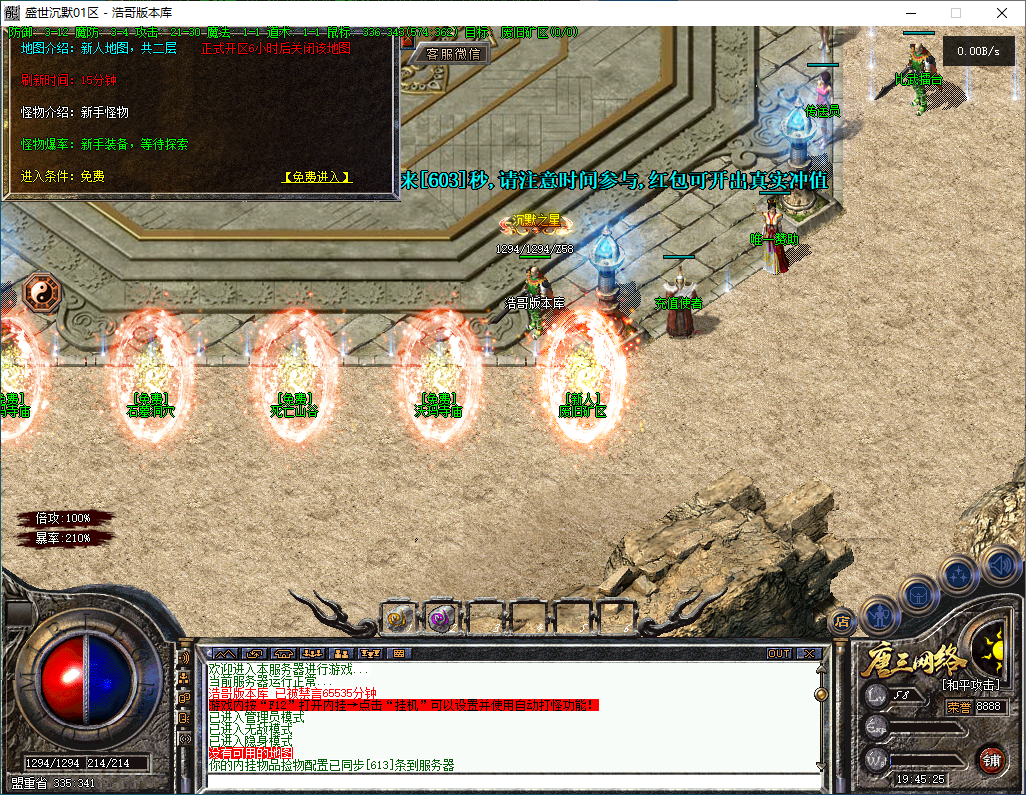This screenshot has width=1026, height=795.
Task: Click the yin-yang symbol icon
Action: click(42, 292)
